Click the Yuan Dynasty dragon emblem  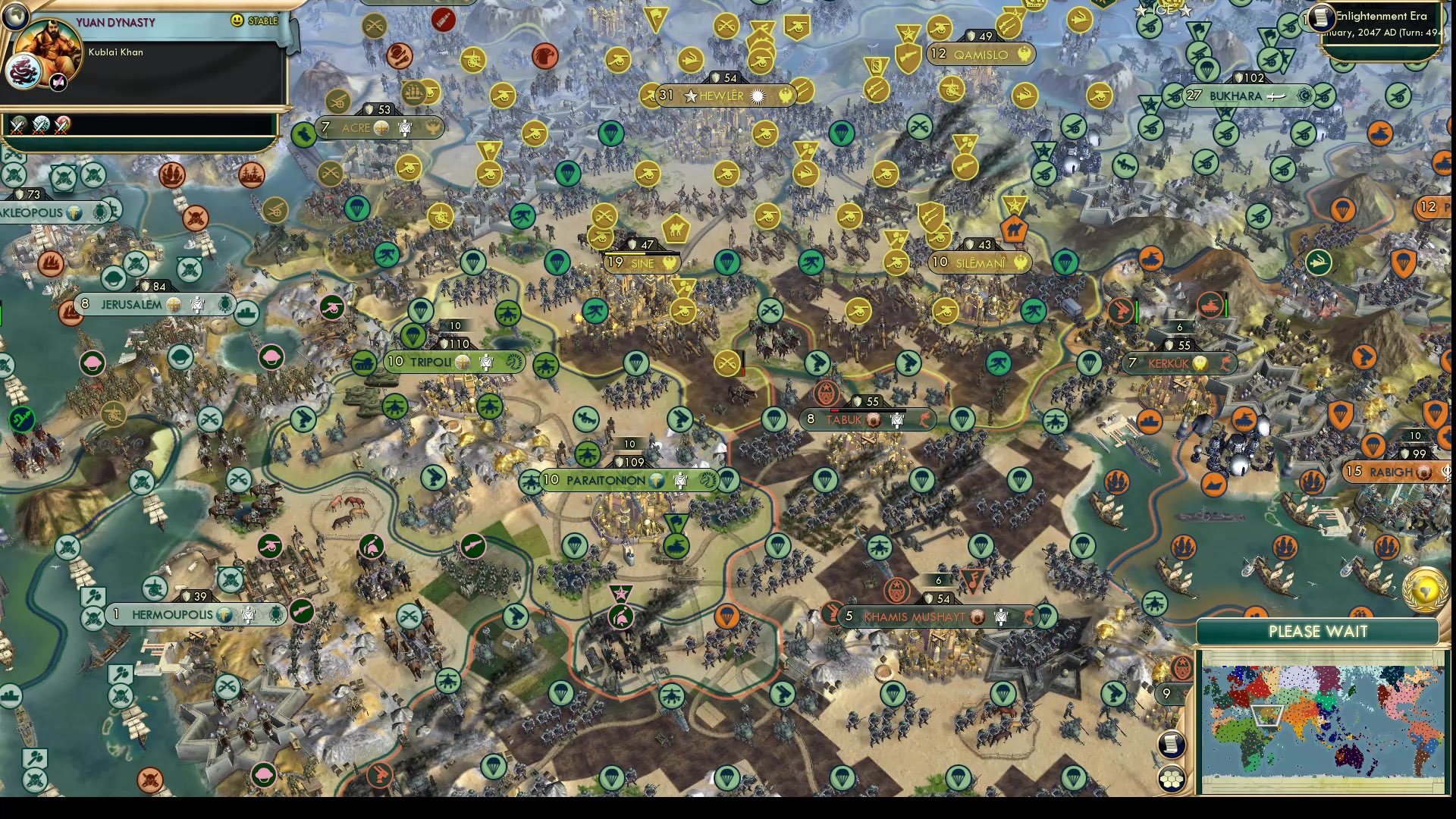(24, 71)
